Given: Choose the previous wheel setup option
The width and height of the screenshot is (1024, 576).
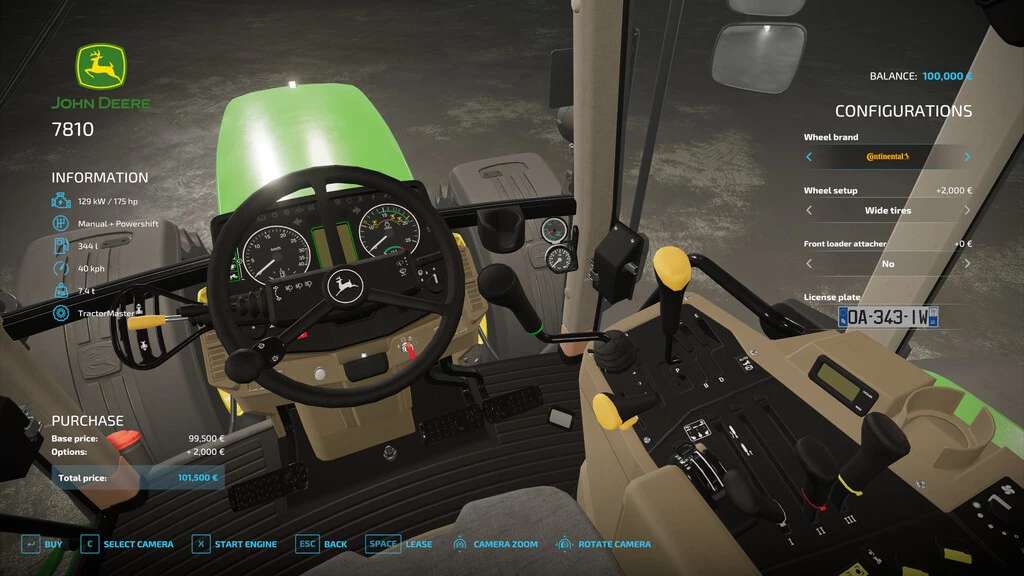Looking at the screenshot, I should [809, 211].
